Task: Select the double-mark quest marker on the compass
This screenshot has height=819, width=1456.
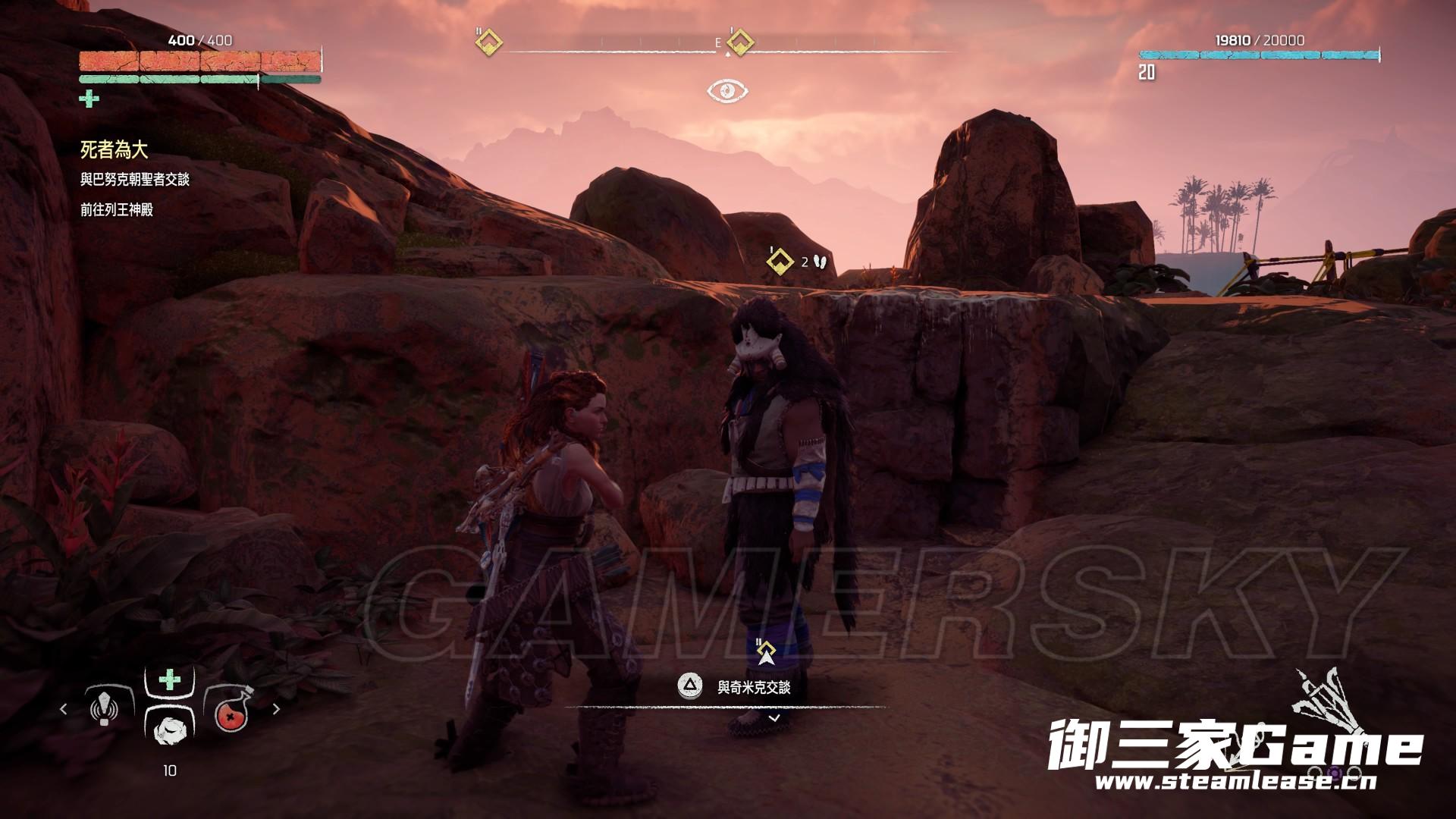Action: coord(489,42)
